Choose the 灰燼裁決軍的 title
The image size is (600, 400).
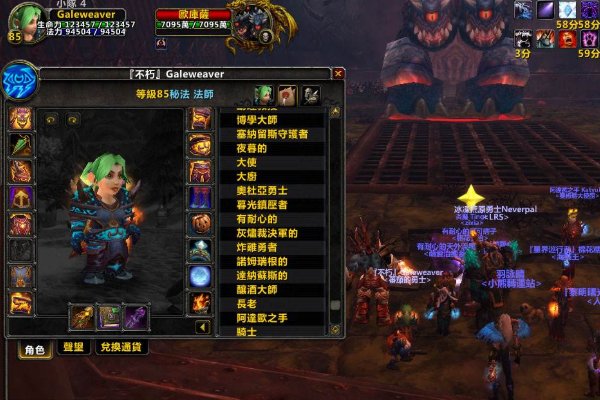pyautogui.click(x=266, y=233)
